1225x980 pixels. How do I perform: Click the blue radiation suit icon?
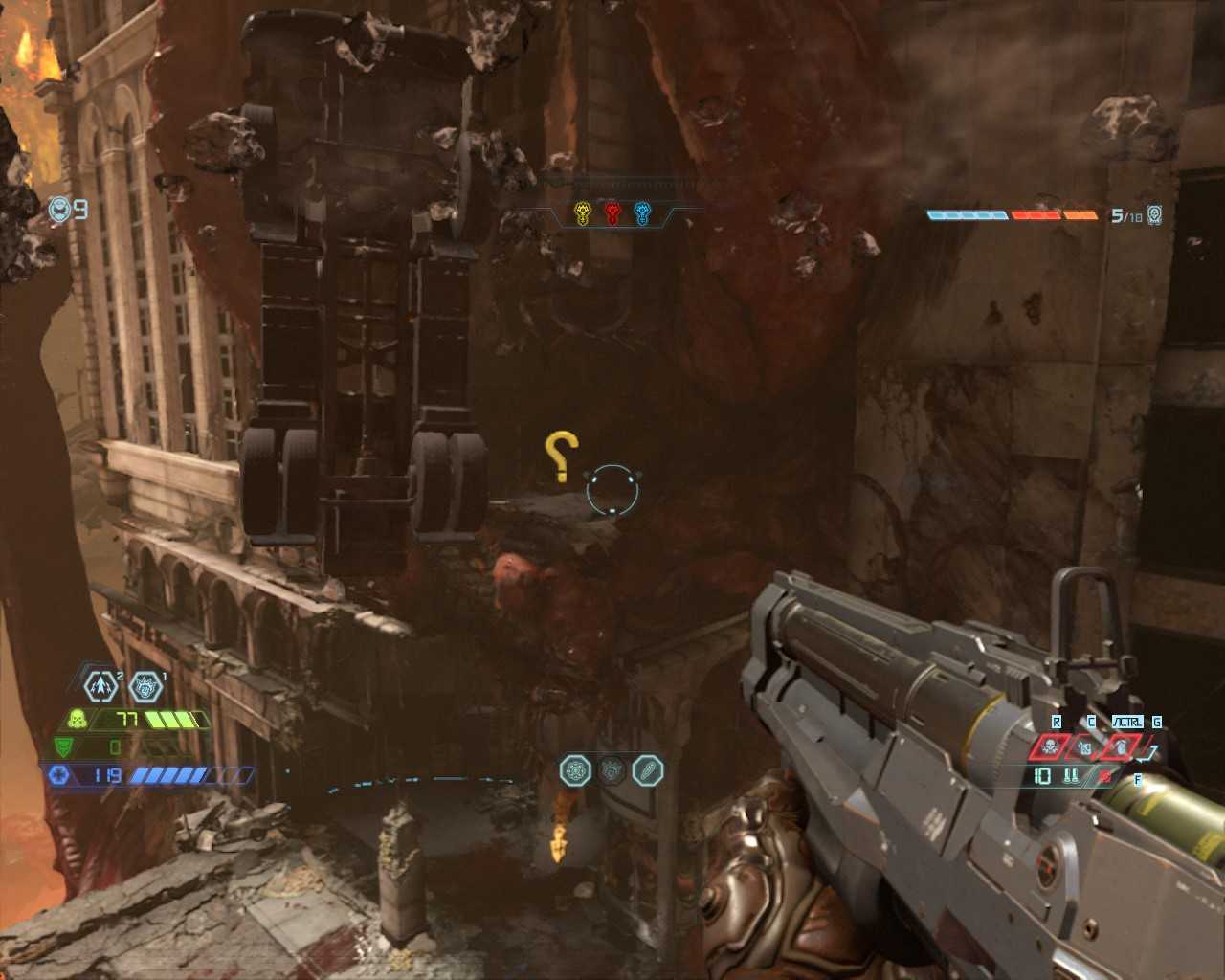click(x=58, y=774)
